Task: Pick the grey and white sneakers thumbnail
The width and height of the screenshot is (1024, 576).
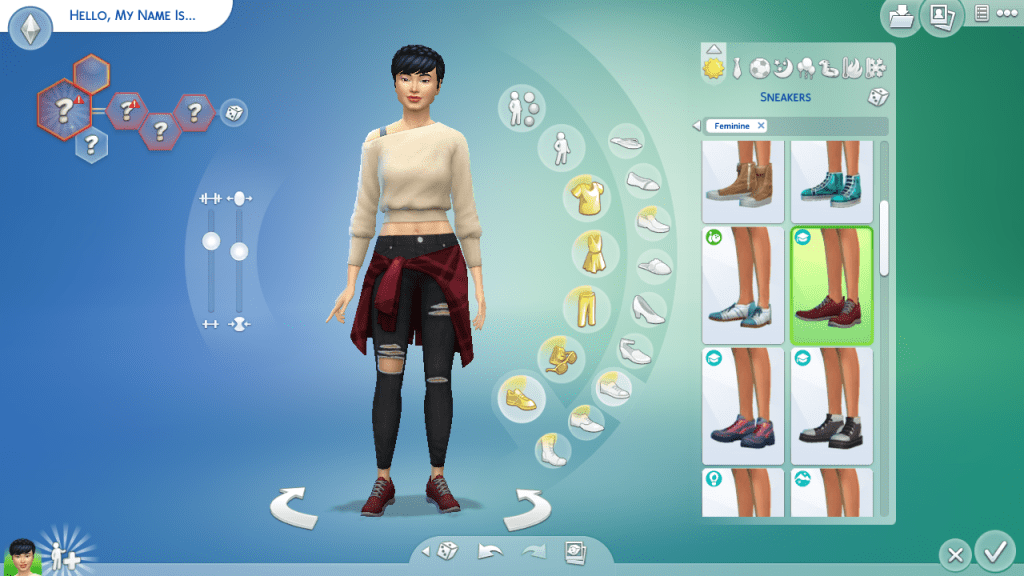Action: click(831, 407)
